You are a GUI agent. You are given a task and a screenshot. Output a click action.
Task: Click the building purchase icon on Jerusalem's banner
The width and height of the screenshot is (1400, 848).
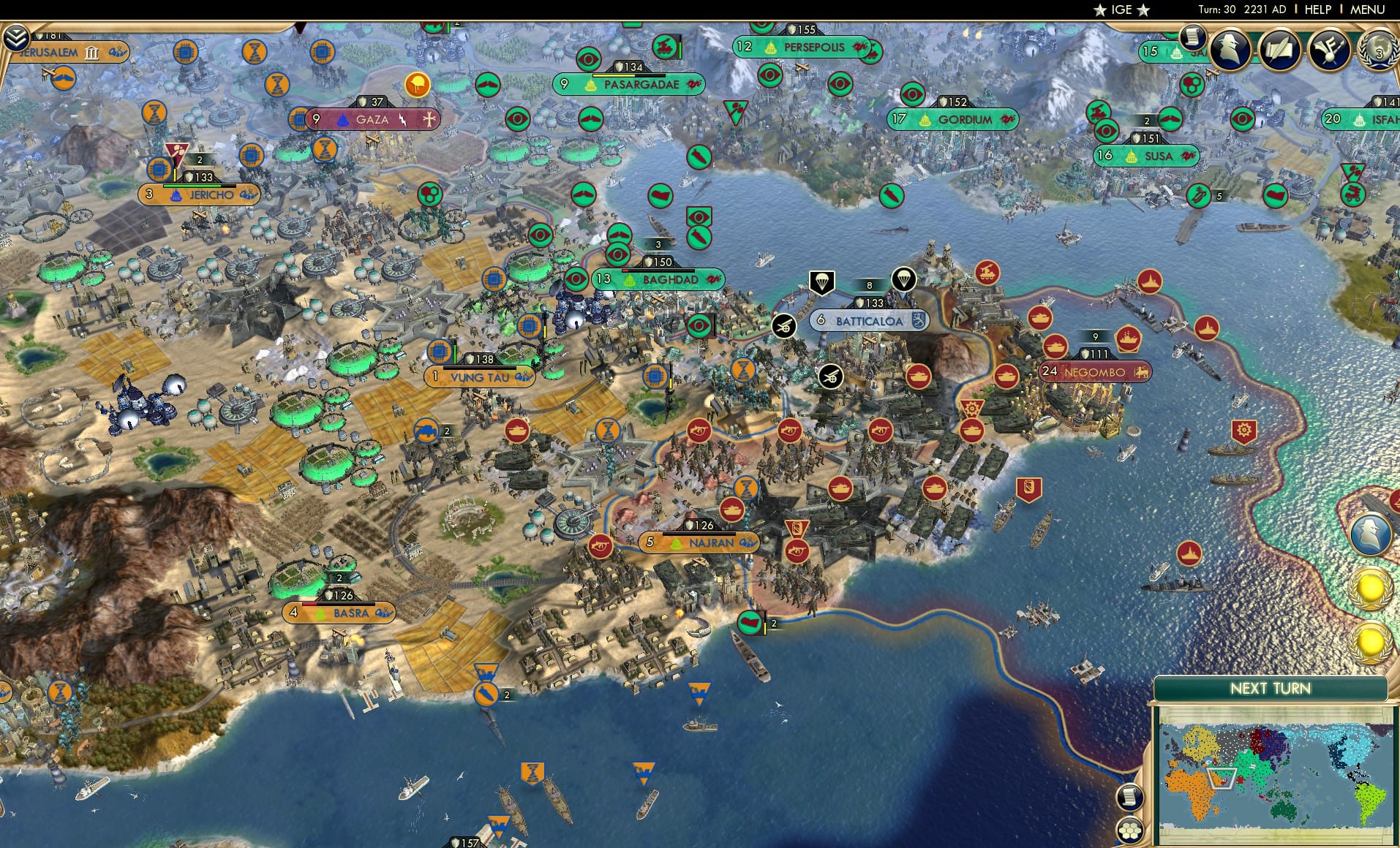(x=91, y=52)
